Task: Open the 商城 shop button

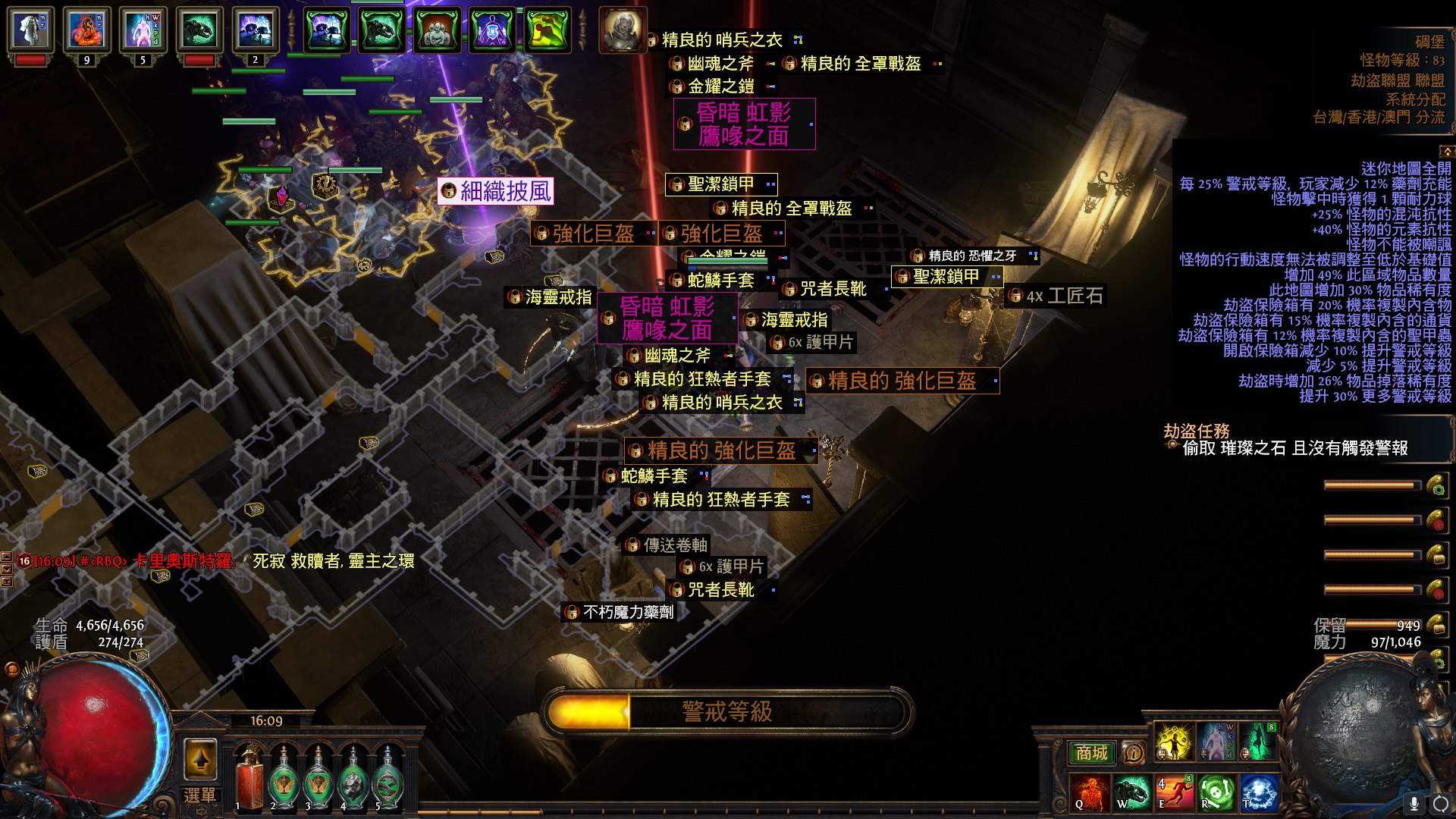Action: click(1091, 752)
